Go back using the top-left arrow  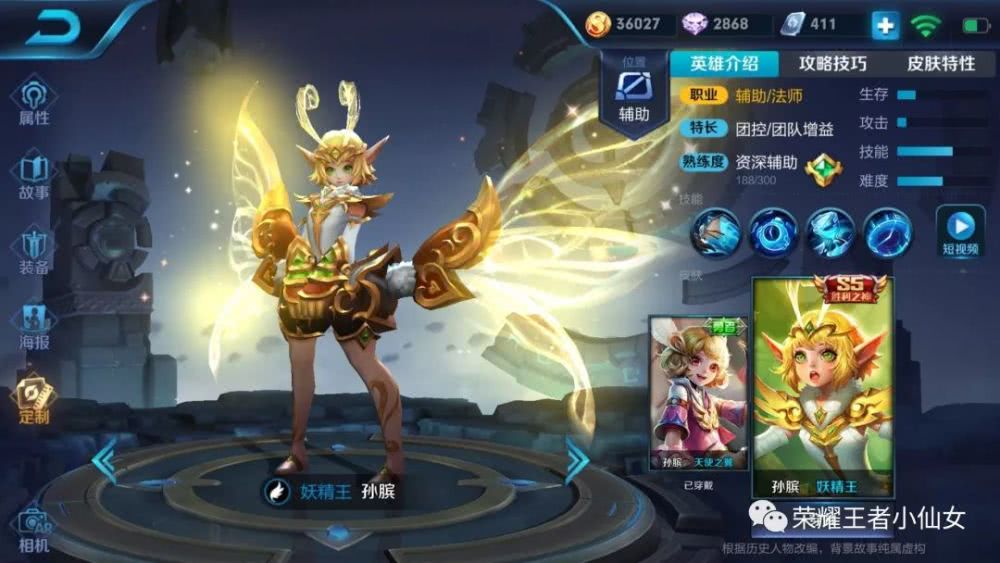52,28
